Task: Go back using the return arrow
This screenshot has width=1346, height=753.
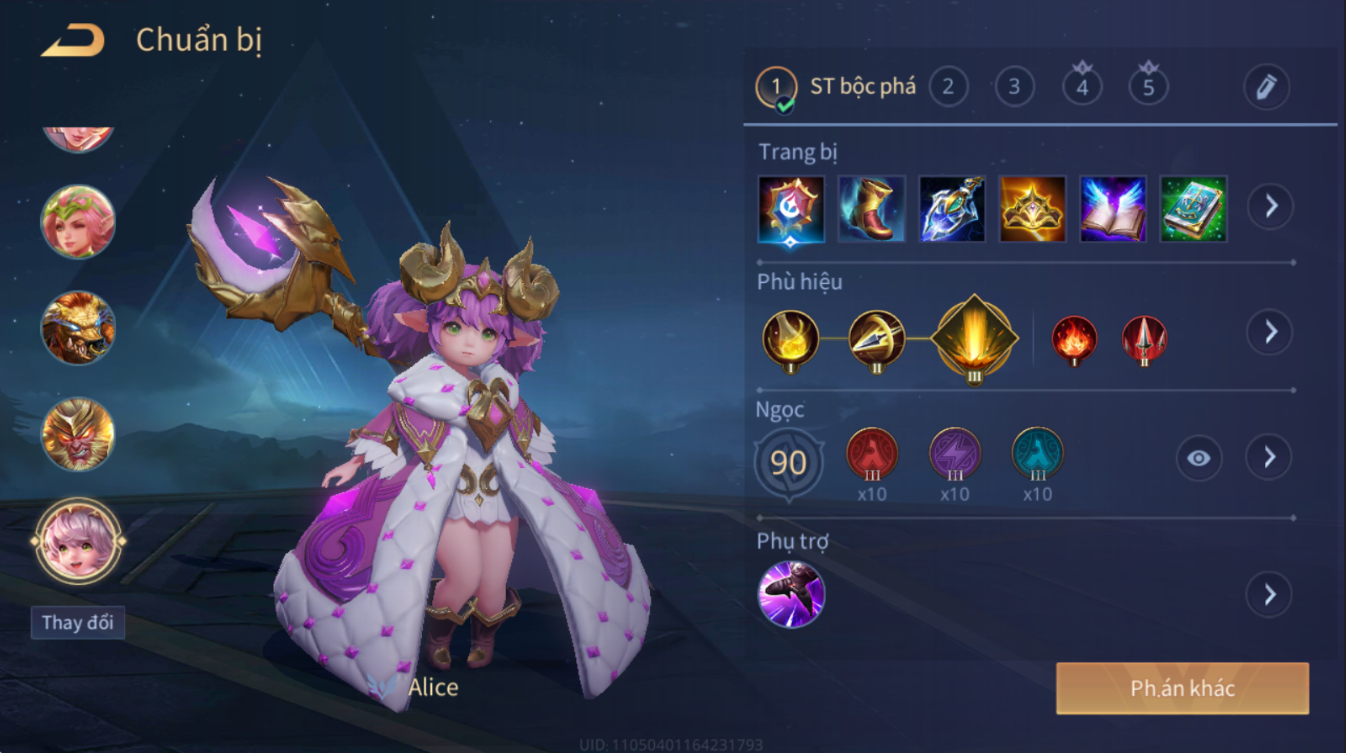Action: pyautogui.click(x=72, y=41)
